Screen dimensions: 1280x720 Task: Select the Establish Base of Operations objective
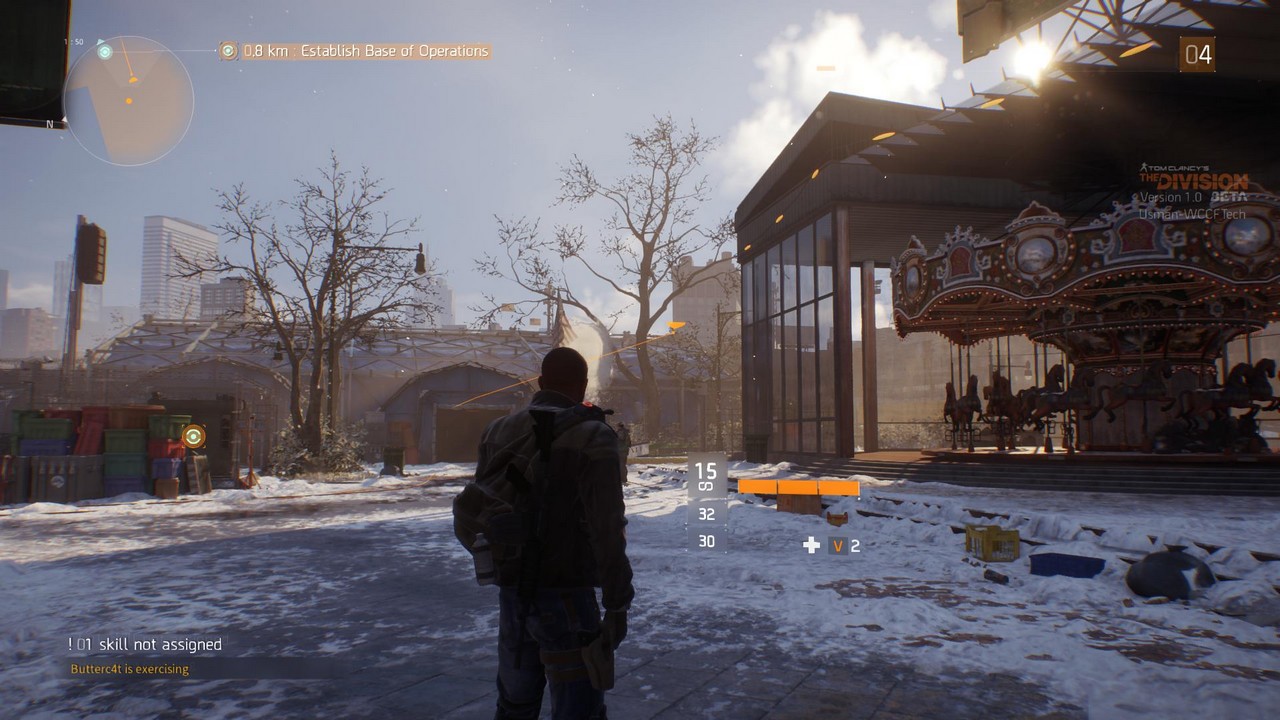pyautogui.click(x=365, y=51)
